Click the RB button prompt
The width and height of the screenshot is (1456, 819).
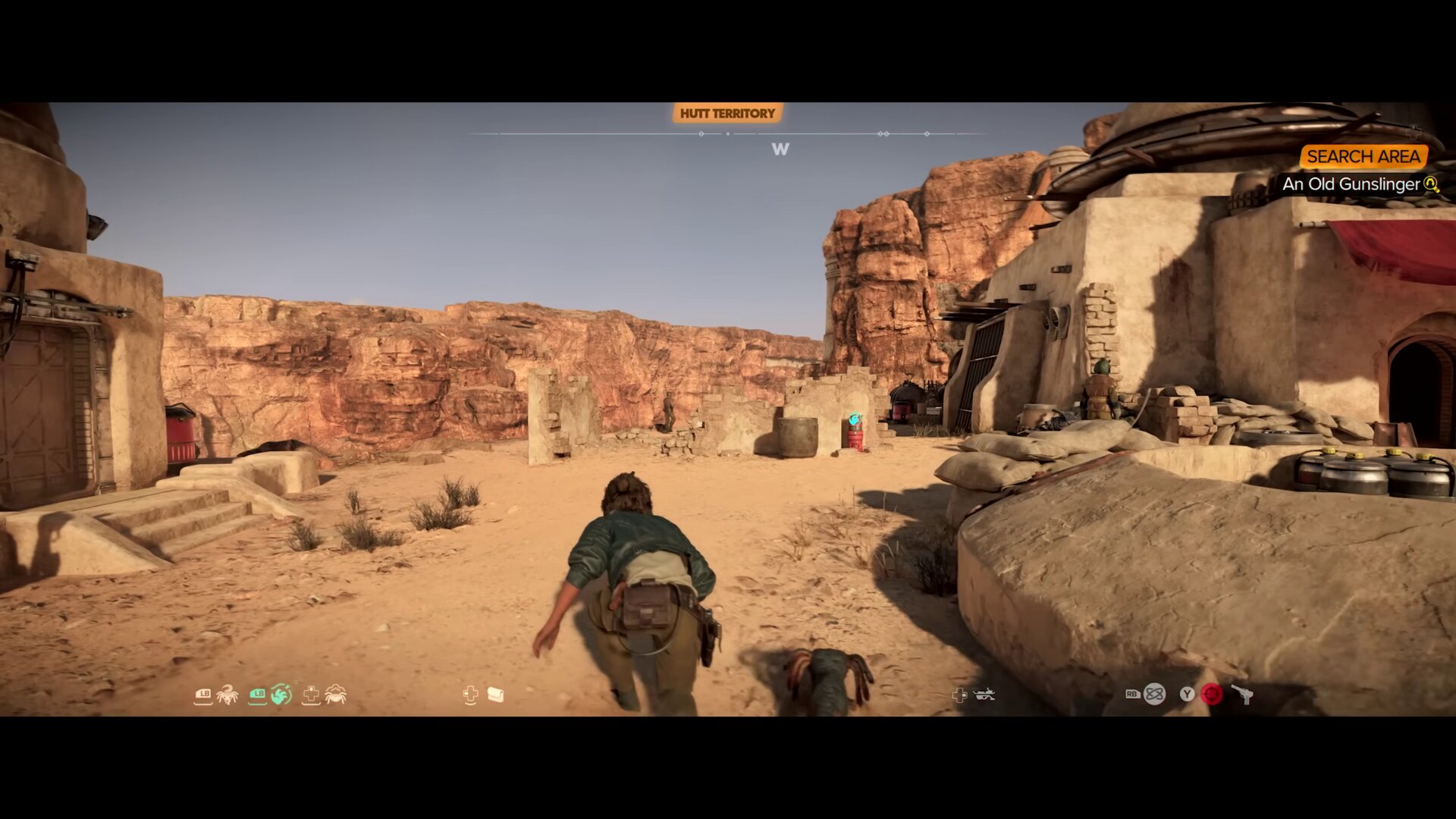coord(1133,694)
